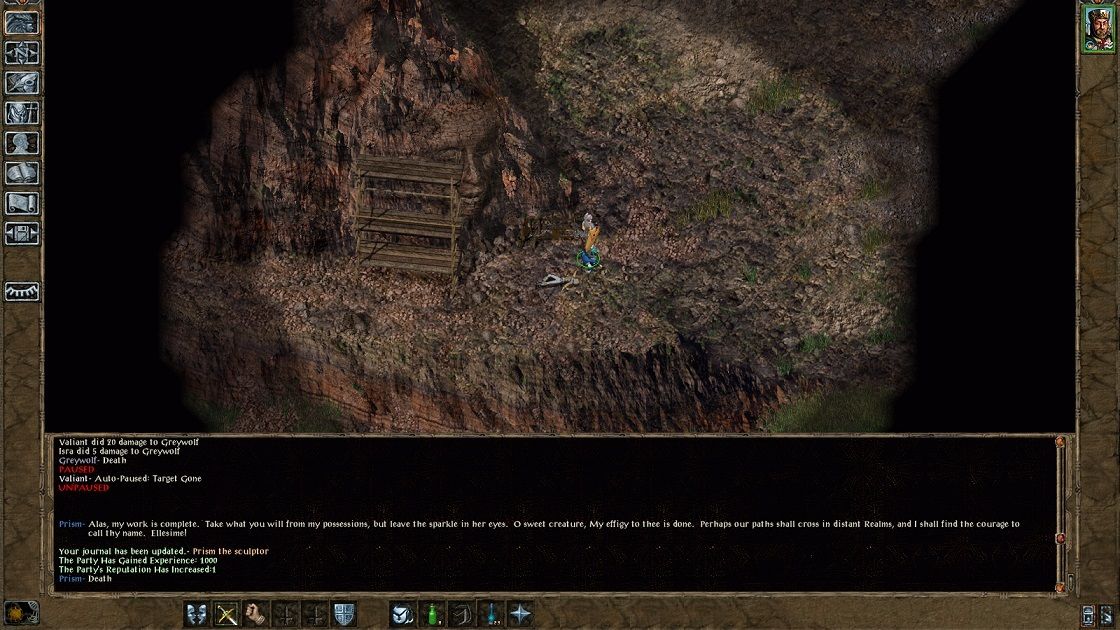Screen dimensions: 1120x630
Task: Toggle the sidebar collapse button on the left
Action: [x=22, y=291]
